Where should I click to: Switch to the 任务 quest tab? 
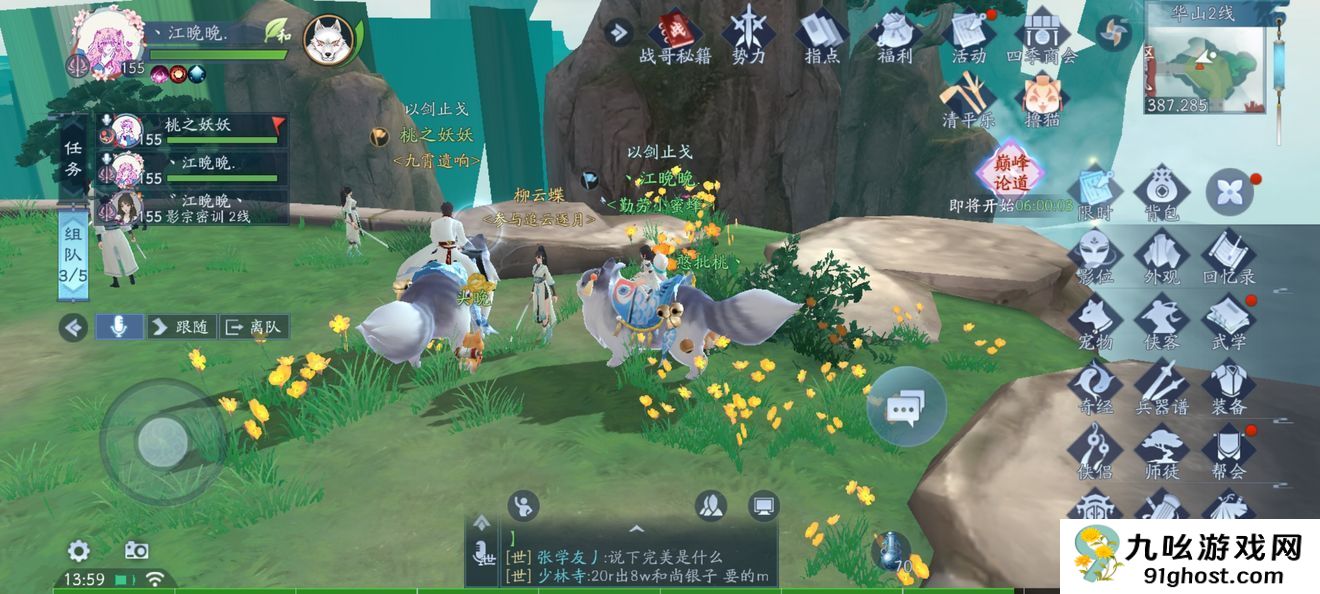pyautogui.click(x=73, y=158)
